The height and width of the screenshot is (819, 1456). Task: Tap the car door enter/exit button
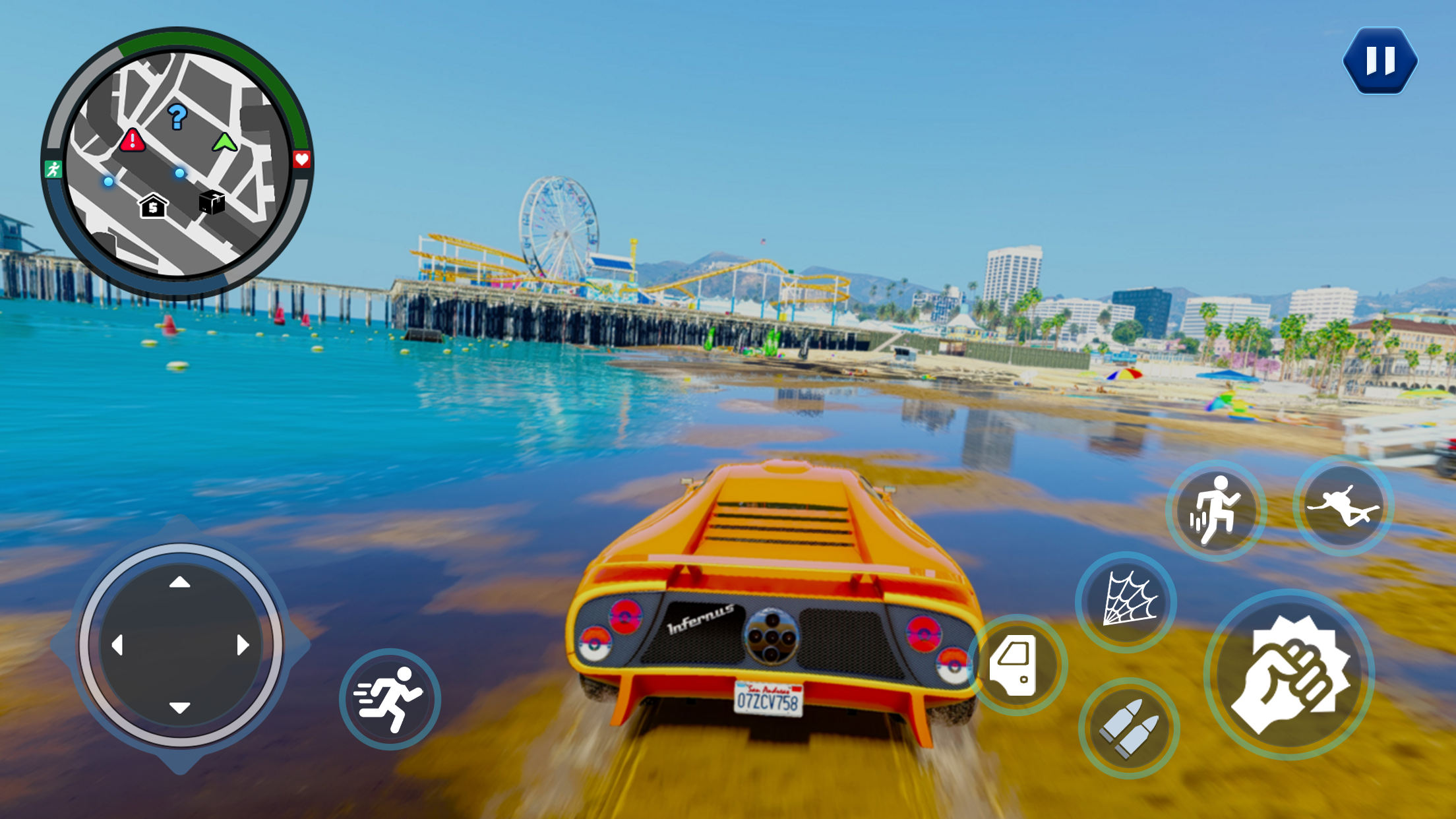tap(1016, 665)
